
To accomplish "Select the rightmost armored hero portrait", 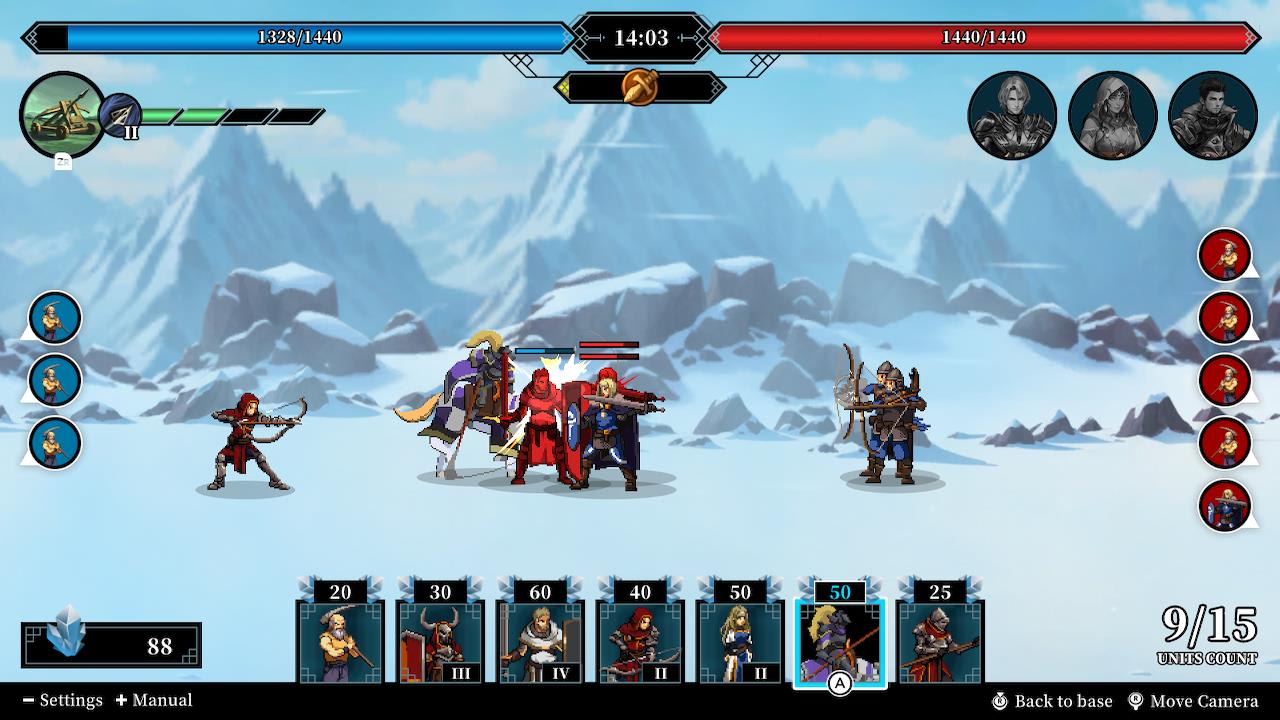I will coord(1213,114).
